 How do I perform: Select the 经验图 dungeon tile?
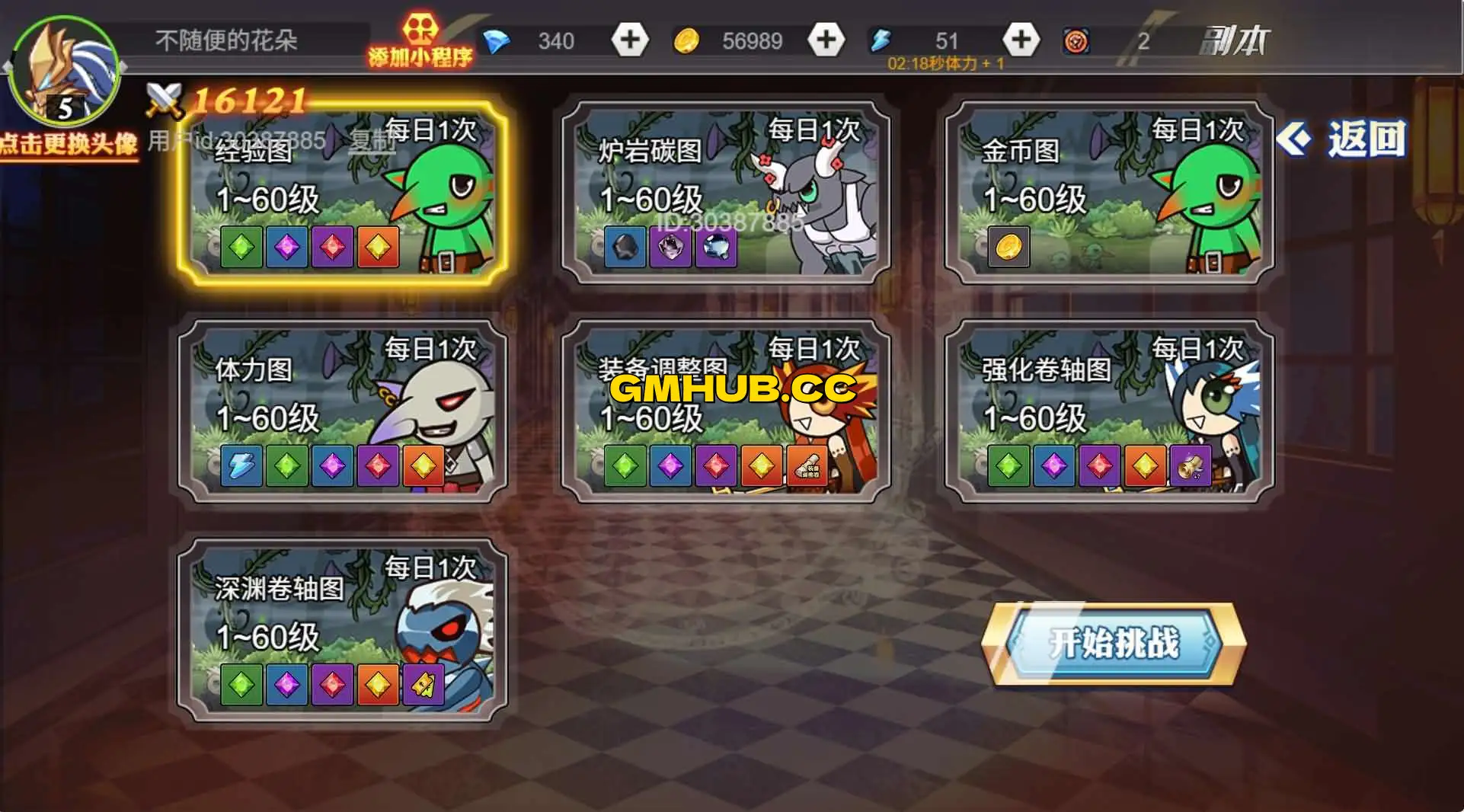tap(342, 193)
